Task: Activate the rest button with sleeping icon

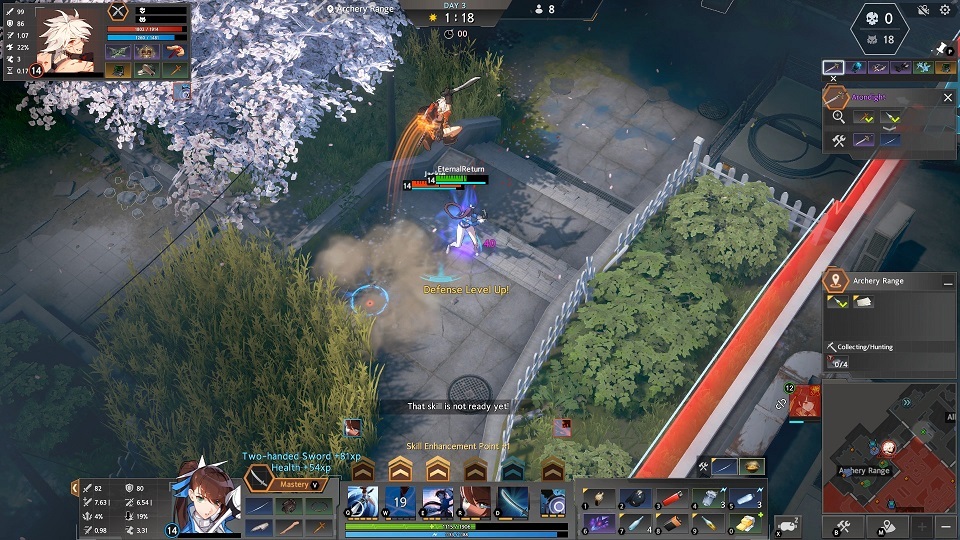Action: pos(788,524)
